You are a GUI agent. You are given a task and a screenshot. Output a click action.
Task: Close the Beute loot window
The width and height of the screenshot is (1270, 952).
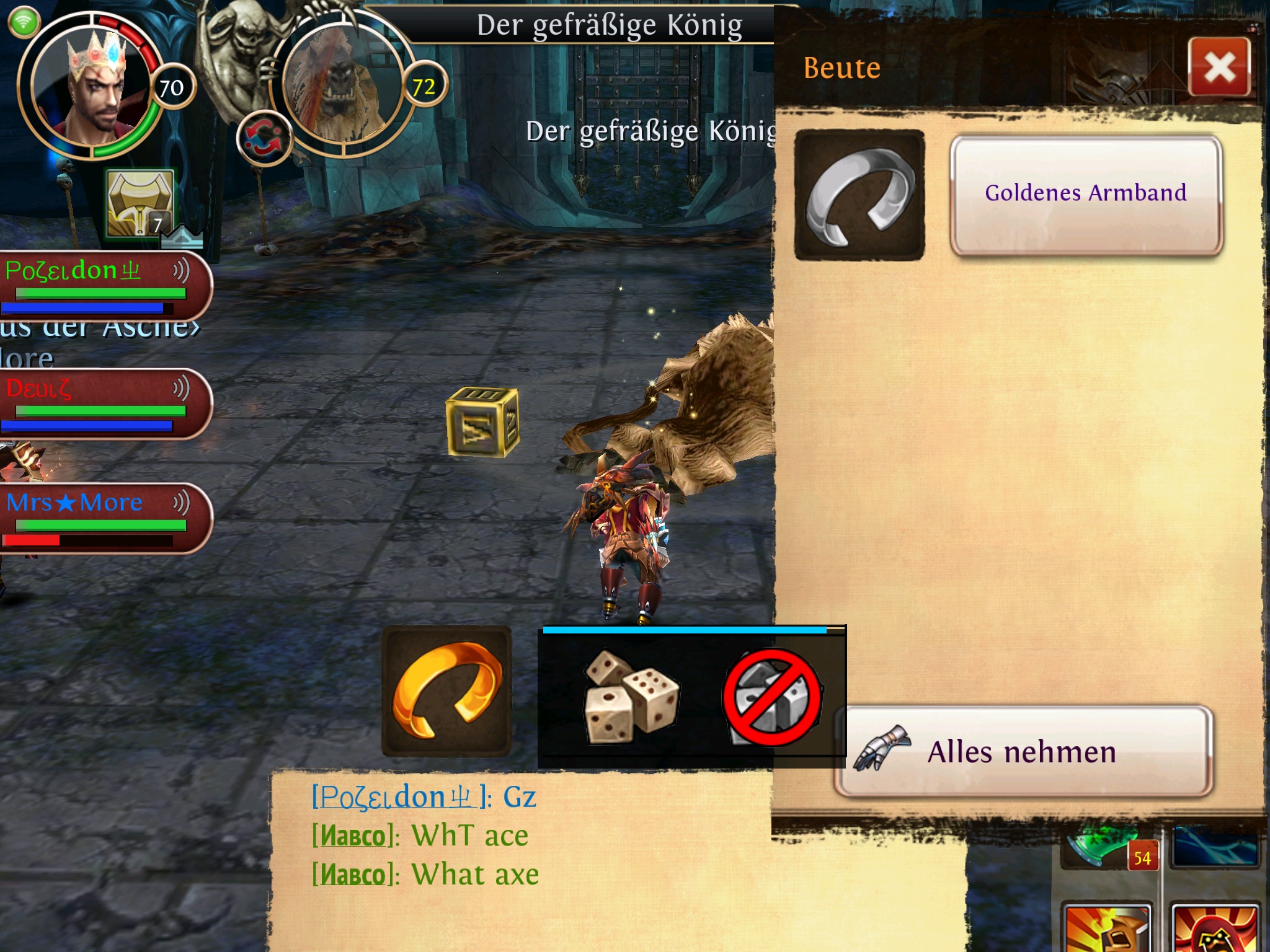(x=1219, y=66)
